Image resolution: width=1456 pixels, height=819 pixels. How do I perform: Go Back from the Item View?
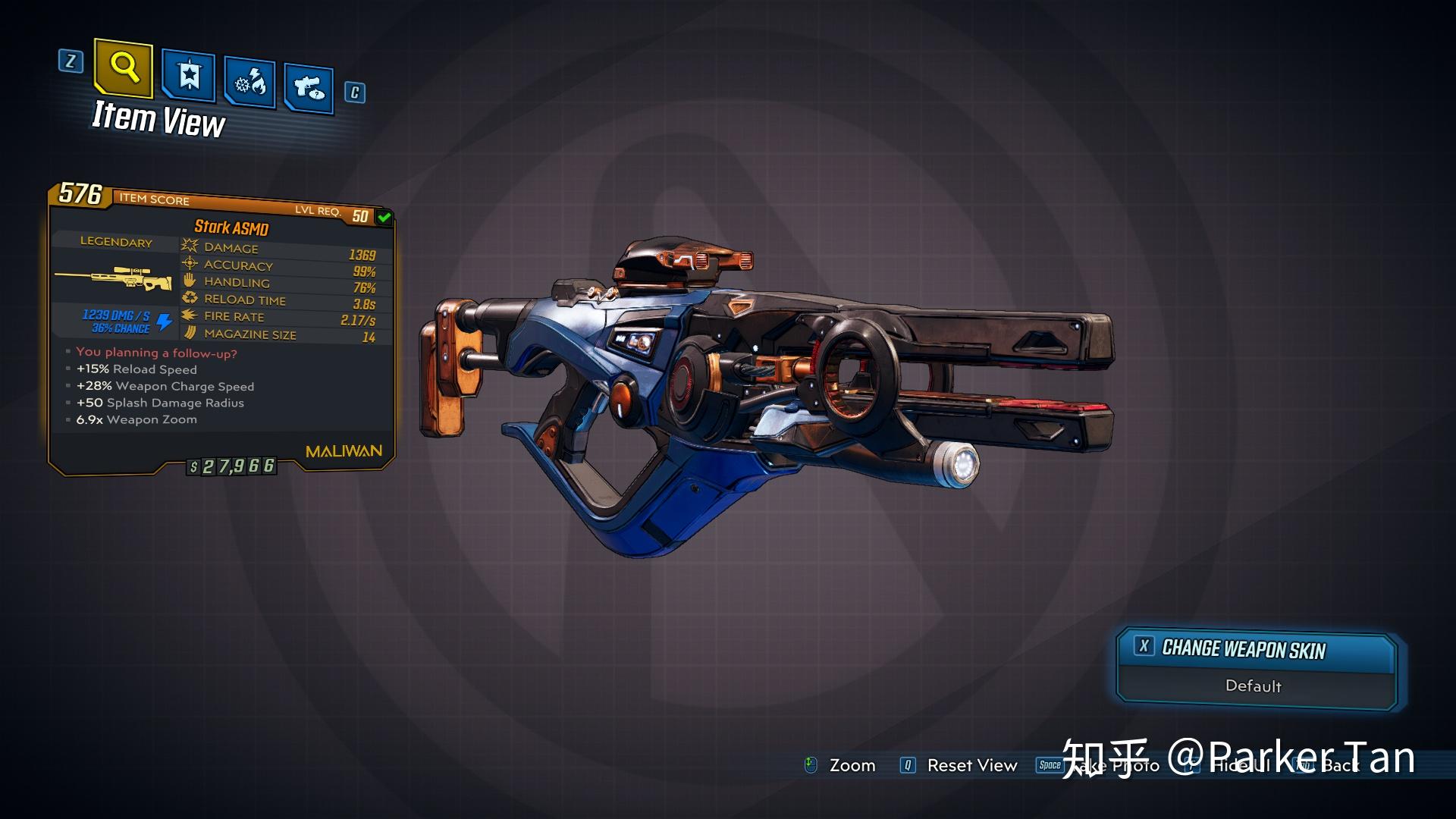pyautogui.click(x=1340, y=766)
